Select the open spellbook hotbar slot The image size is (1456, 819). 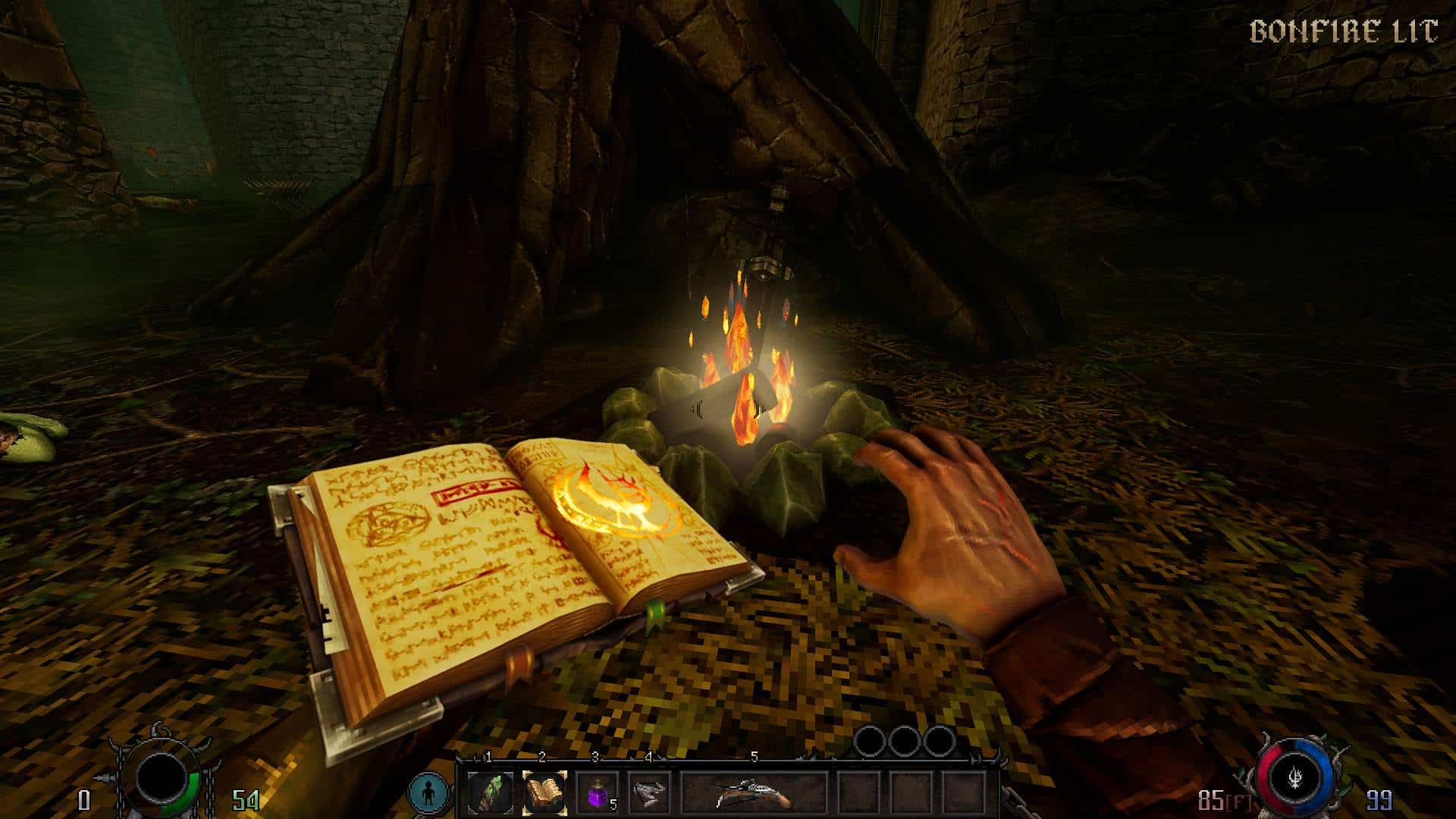click(x=544, y=793)
